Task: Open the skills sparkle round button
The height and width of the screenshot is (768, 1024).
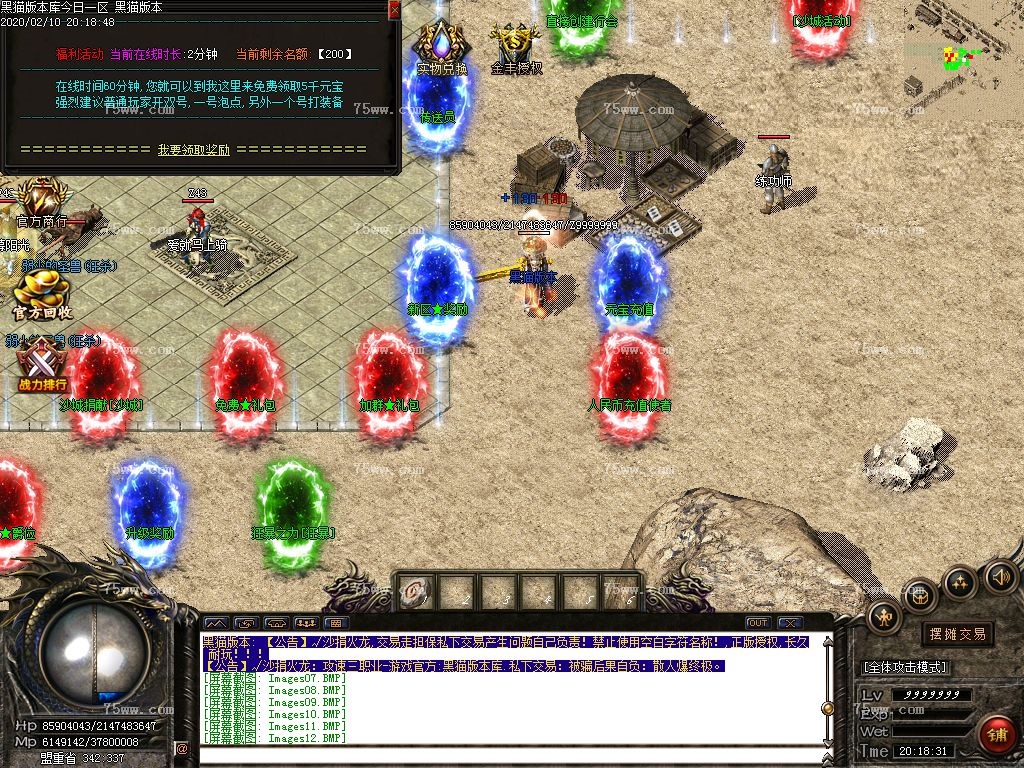Action: [960, 581]
